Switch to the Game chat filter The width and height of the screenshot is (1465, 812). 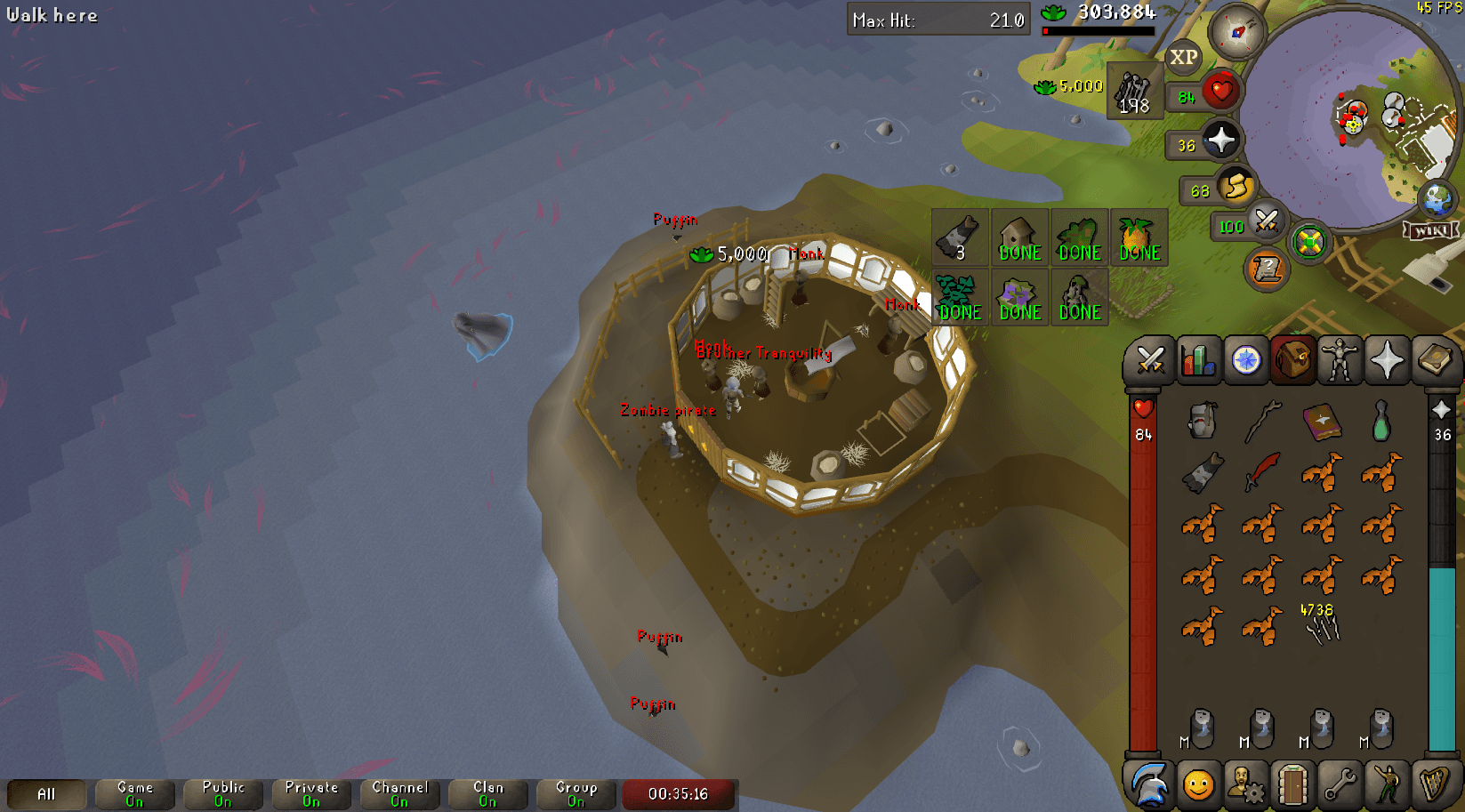[x=133, y=794]
